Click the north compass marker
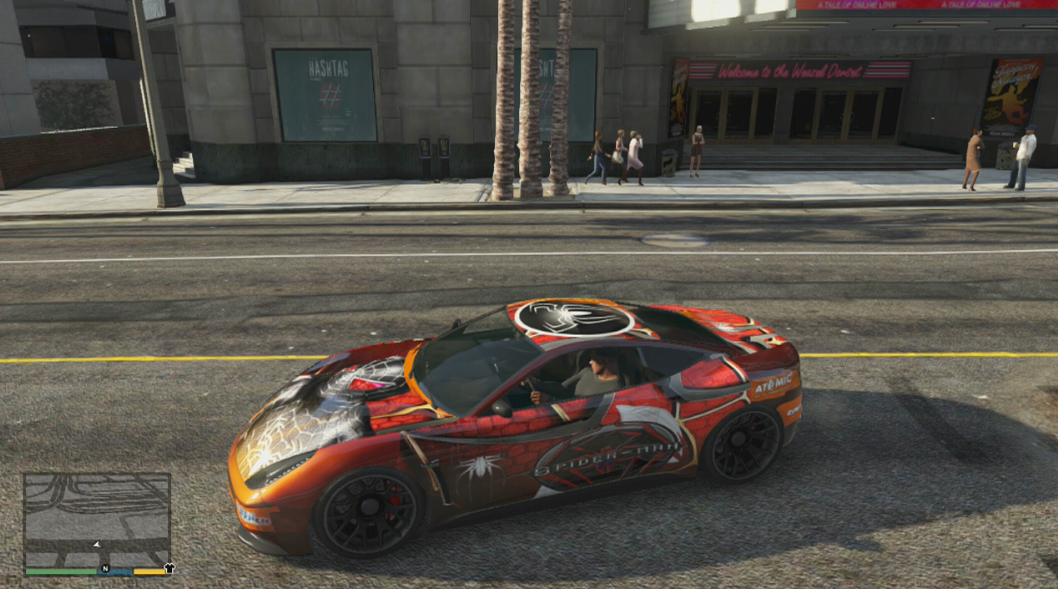 pyautogui.click(x=104, y=569)
